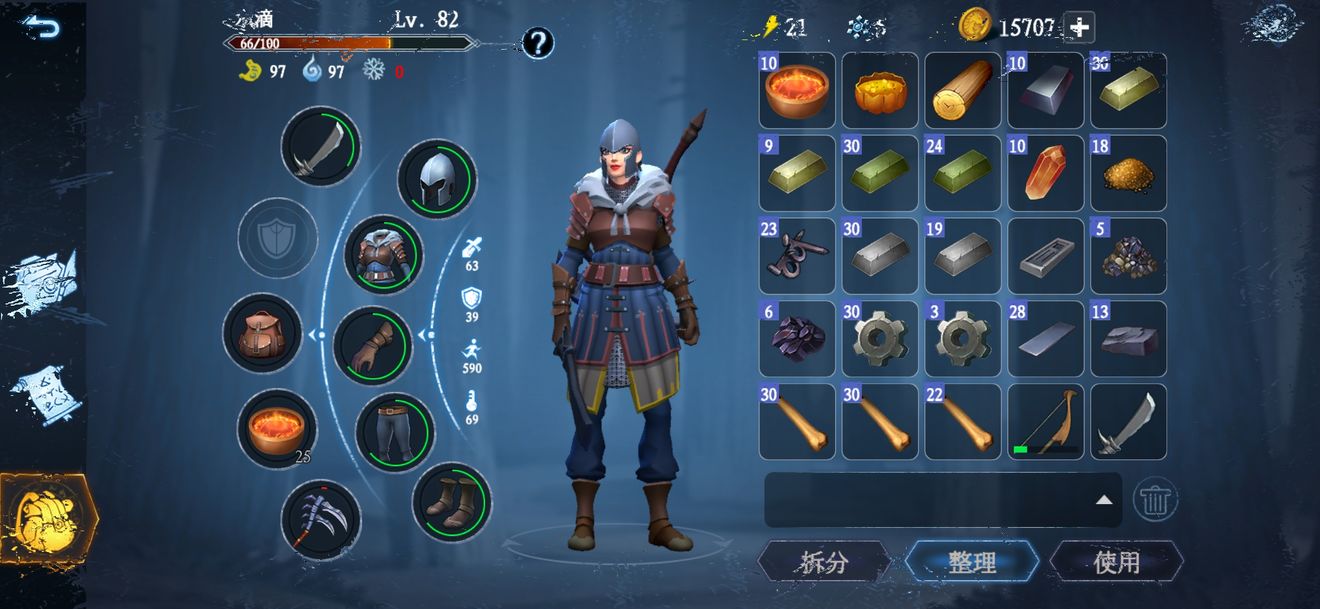Use the selected item with 使用
Viewport: 1320px width, 609px height.
[1116, 562]
